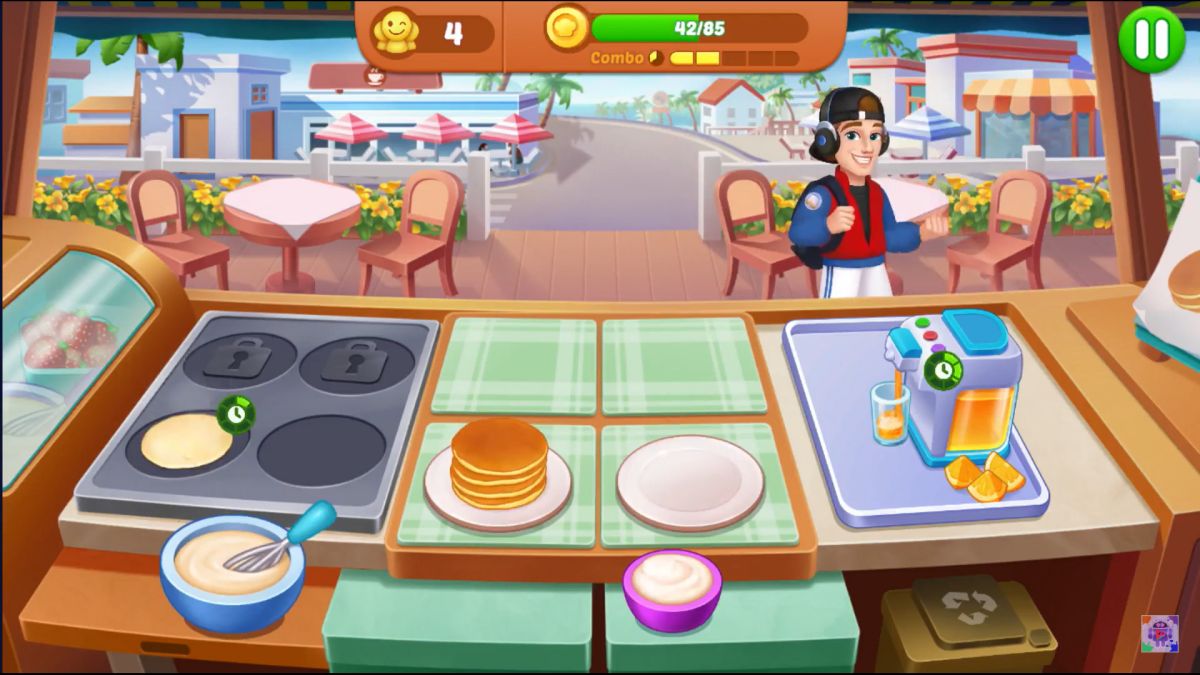This screenshot has width=1200, height=675.
Task: Select the empty unlocked griddle burner
Action: [321, 450]
